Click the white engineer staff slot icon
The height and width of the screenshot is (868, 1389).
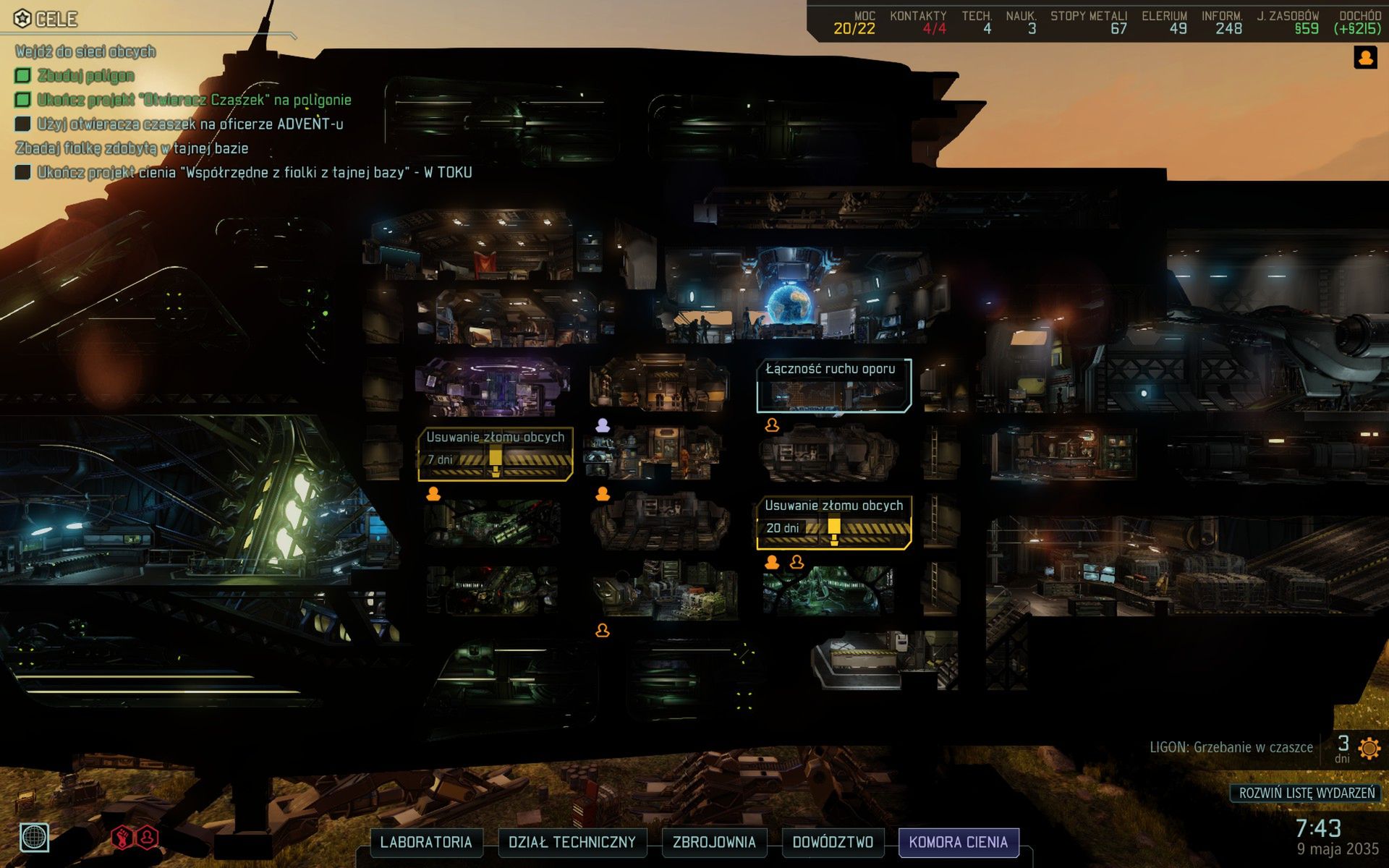click(x=602, y=425)
